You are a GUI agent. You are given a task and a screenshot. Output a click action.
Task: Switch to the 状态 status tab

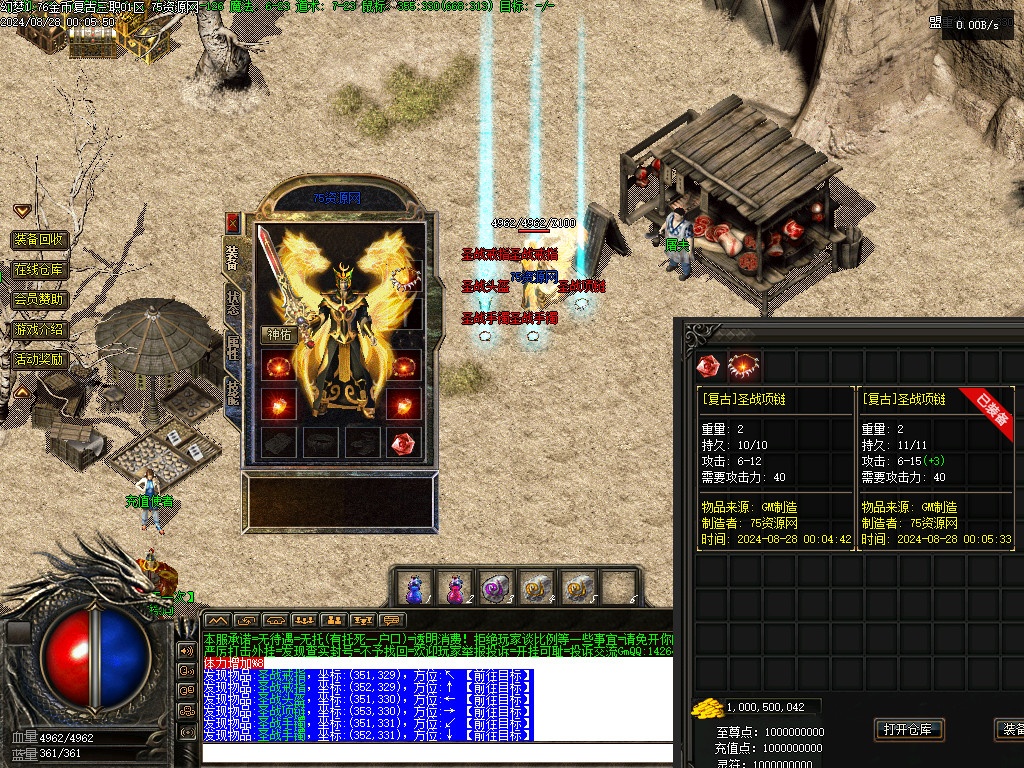(x=233, y=303)
